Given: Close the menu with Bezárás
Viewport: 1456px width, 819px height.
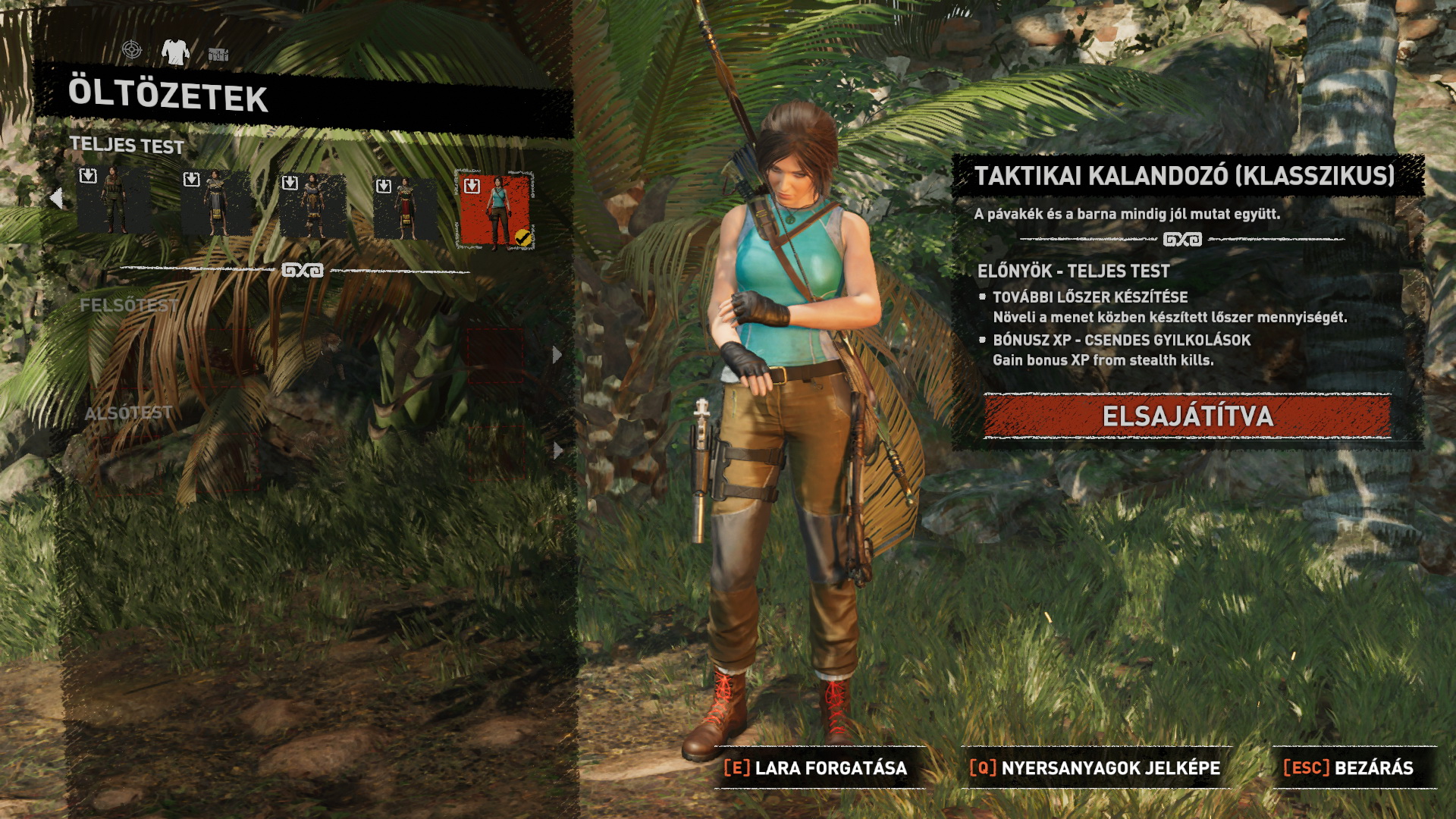Looking at the screenshot, I should pyautogui.click(x=1348, y=768).
